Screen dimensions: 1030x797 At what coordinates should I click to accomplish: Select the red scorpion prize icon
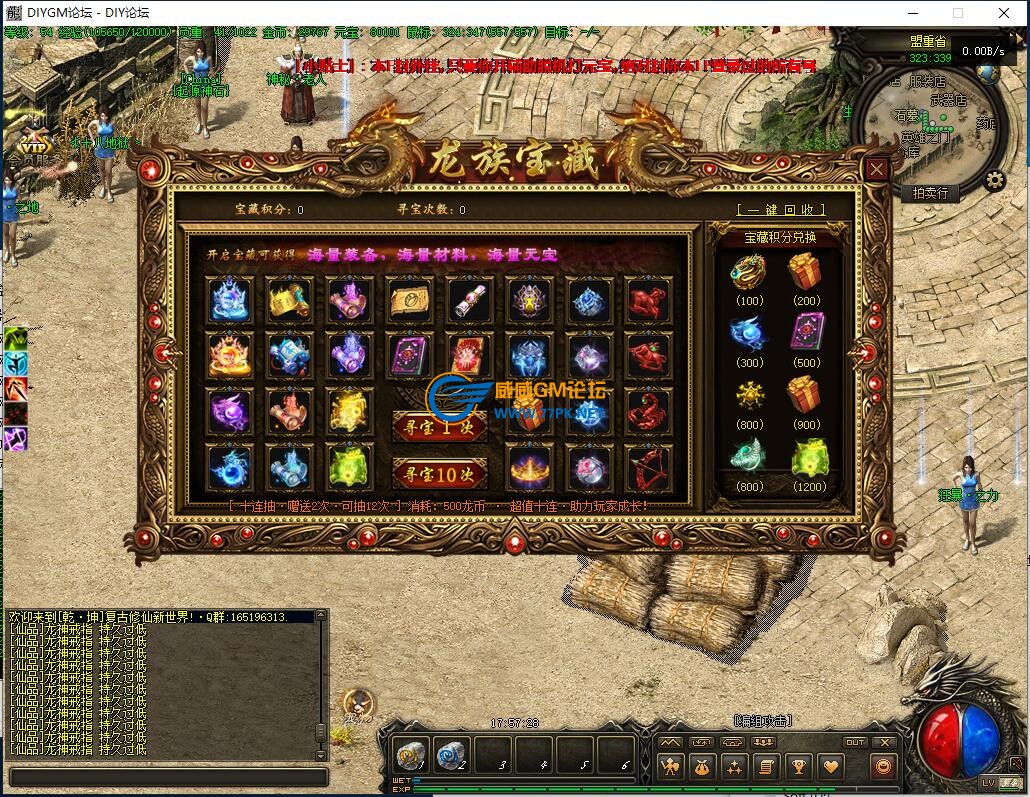(649, 410)
